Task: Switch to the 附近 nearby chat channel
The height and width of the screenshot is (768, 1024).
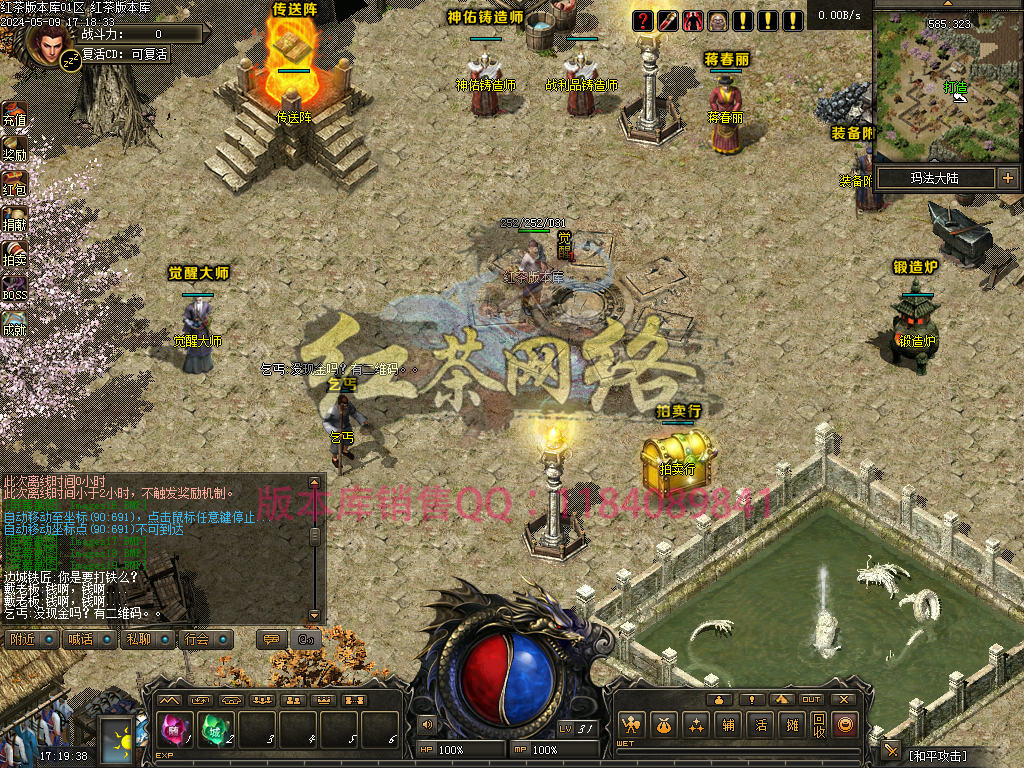Action: (x=30, y=639)
